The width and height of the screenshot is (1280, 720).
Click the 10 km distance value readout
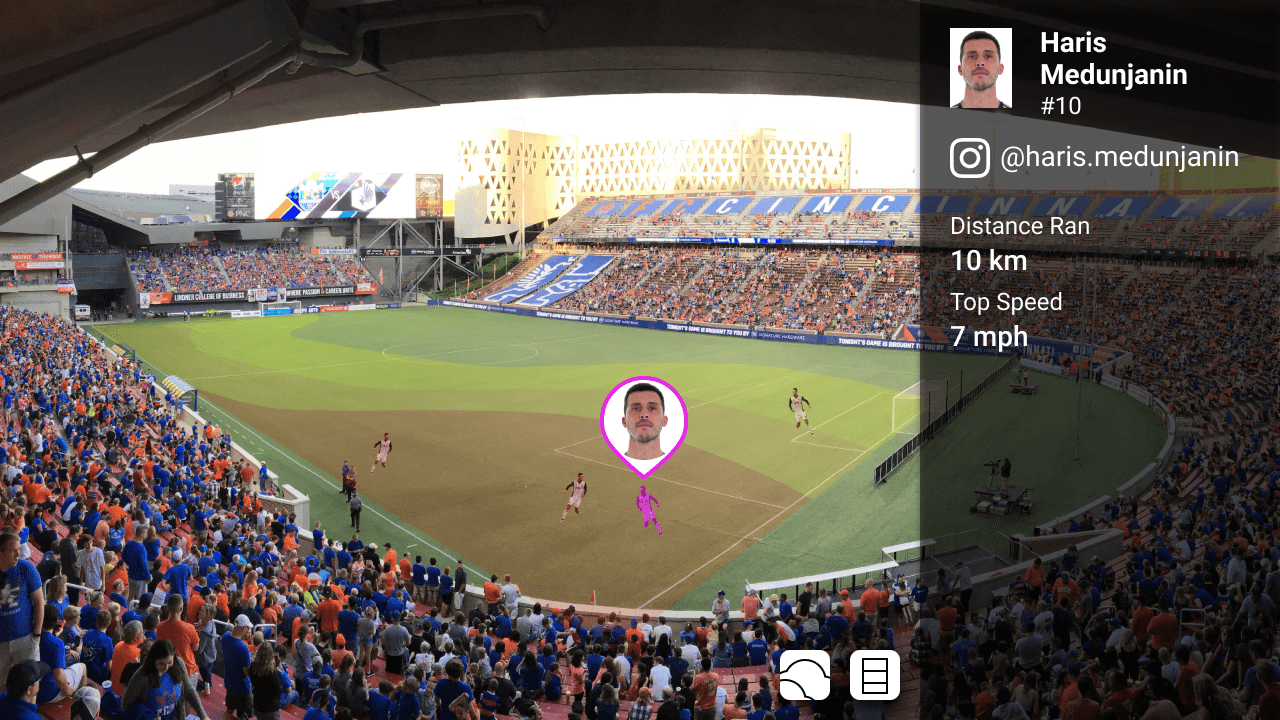pos(988,262)
